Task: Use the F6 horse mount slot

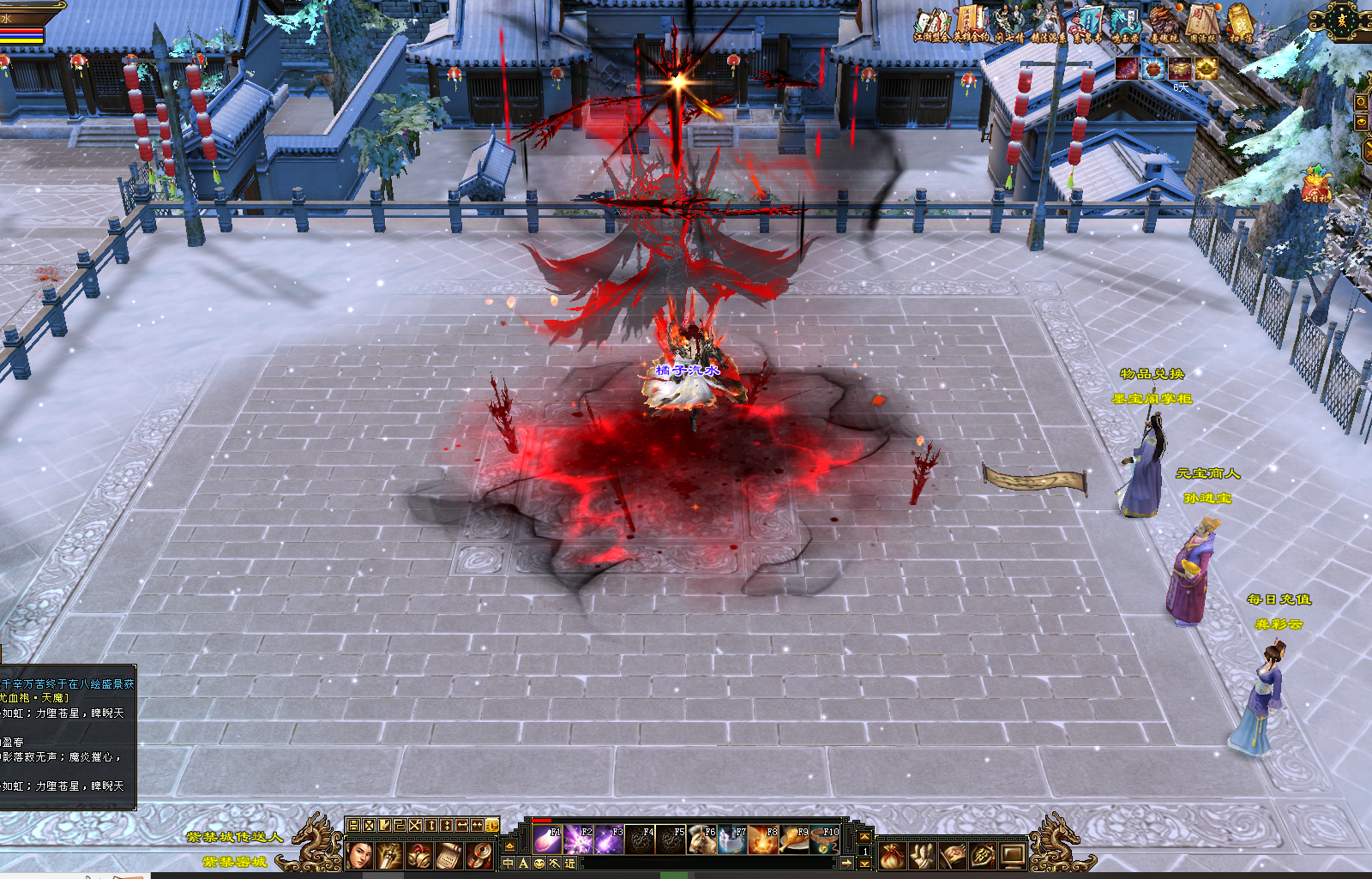Action: (702, 840)
